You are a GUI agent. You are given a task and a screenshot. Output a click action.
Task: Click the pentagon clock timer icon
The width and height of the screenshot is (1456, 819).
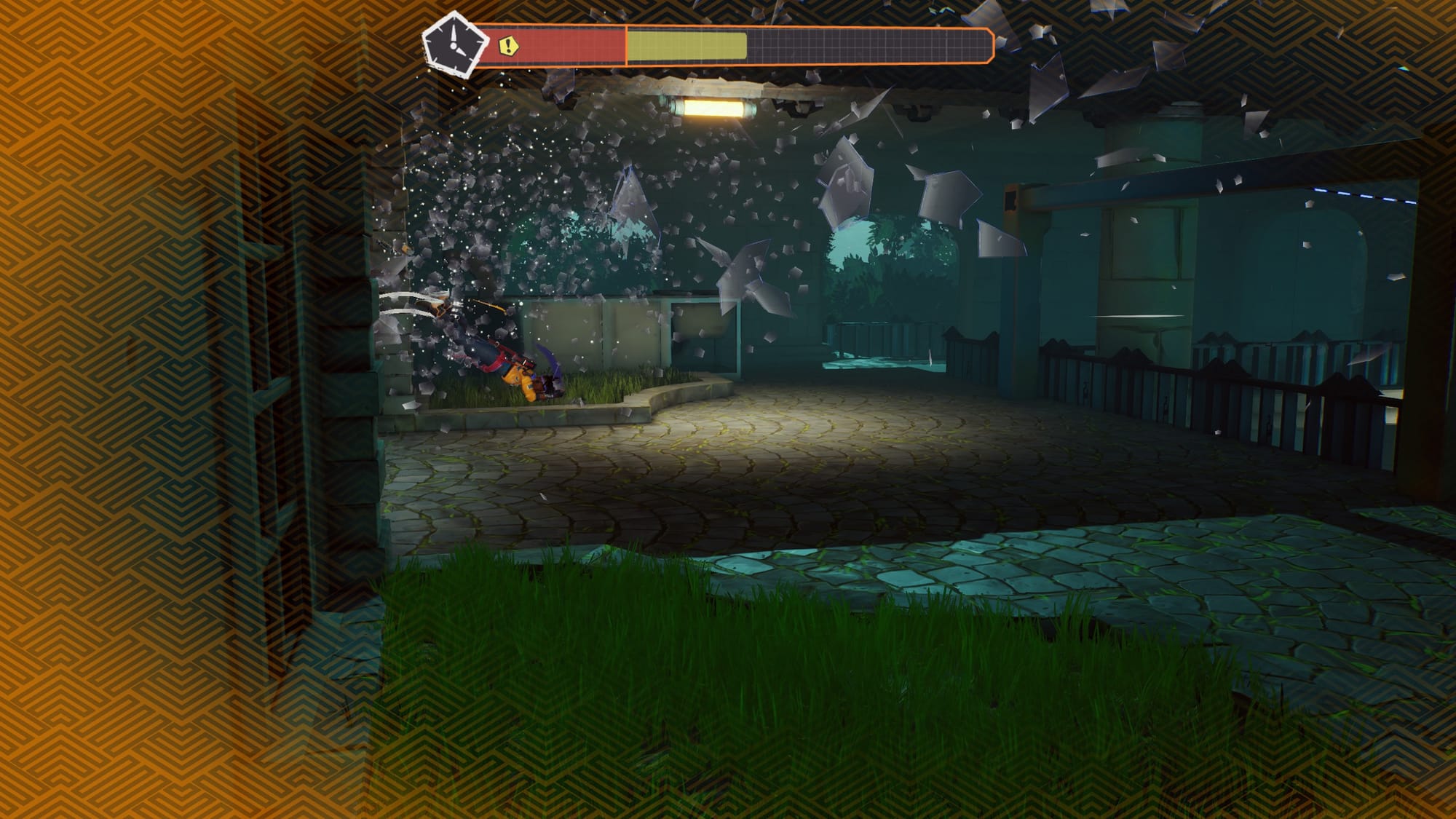point(454,45)
